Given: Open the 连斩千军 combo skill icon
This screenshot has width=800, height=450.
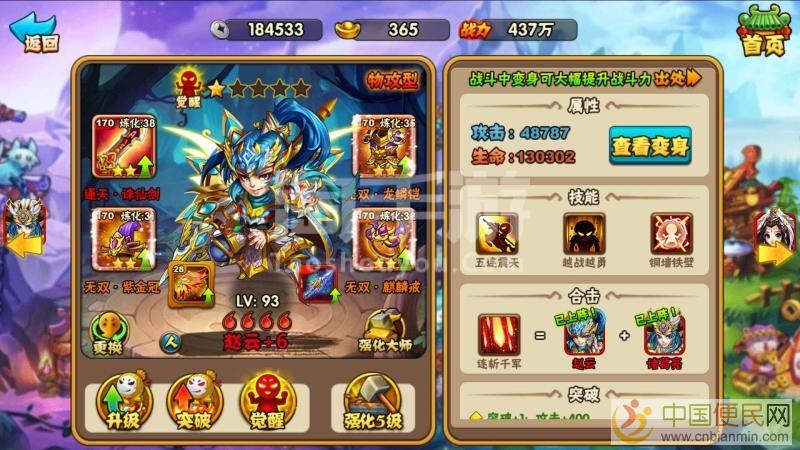Looking at the screenshot, I should pyautogui.click(x=500, y=334).
